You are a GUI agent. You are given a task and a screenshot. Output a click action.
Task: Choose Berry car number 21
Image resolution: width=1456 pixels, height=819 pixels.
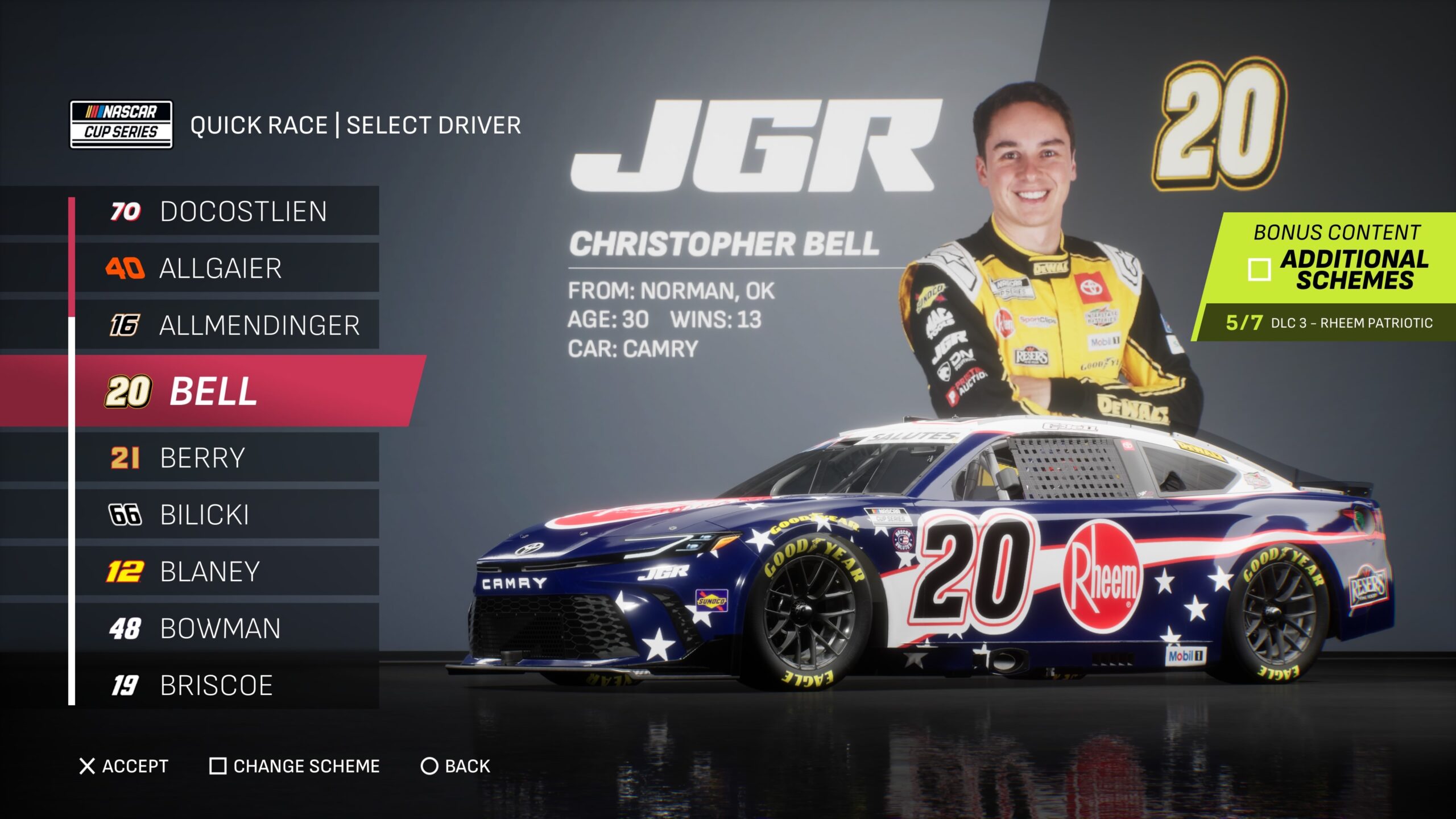pyautogui.click(x=227, y=458)
